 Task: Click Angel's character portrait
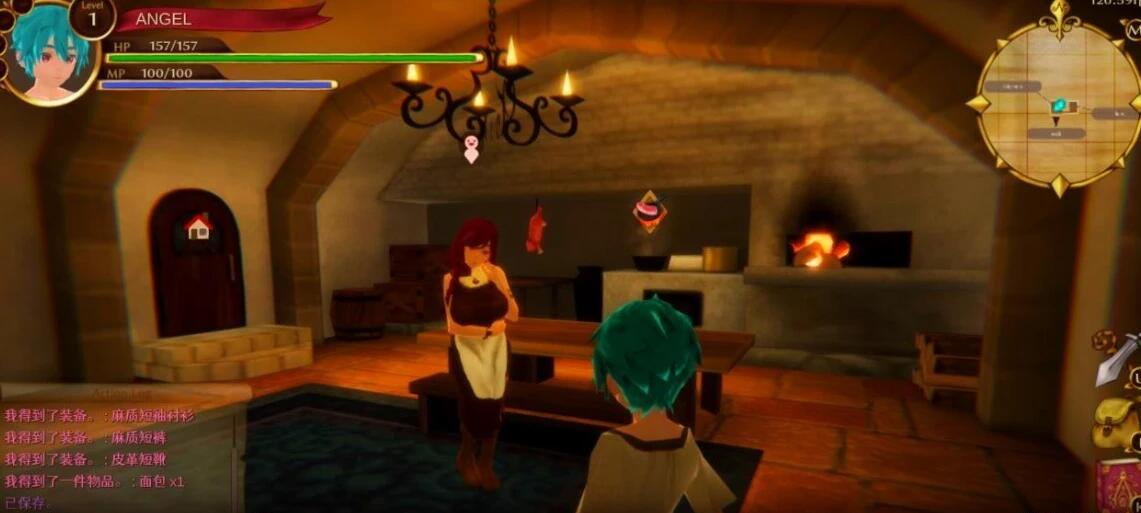48,52
